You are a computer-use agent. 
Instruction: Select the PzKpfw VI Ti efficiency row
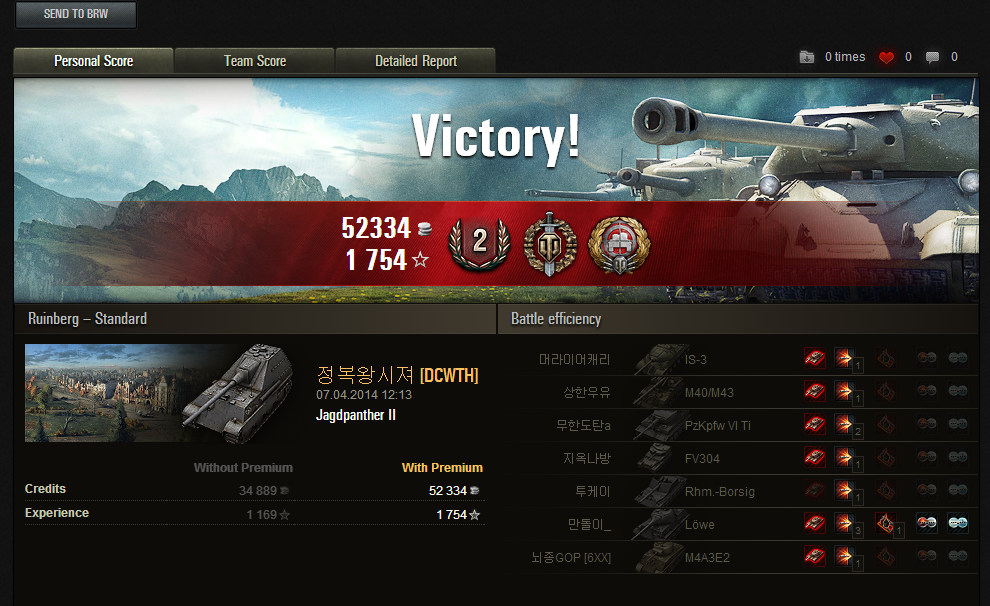(x=700, y=426)
